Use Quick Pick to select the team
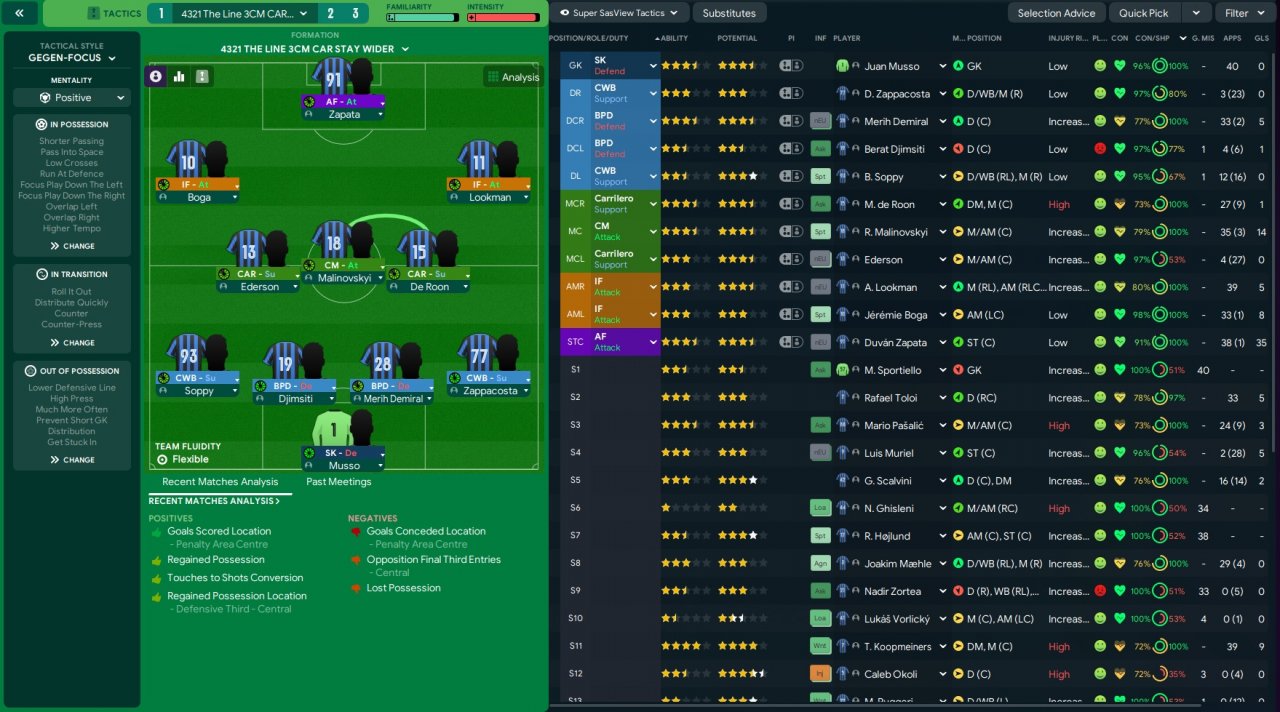Image resolution: width=1280 pixels, height=712 pixels. [1144, 13]
